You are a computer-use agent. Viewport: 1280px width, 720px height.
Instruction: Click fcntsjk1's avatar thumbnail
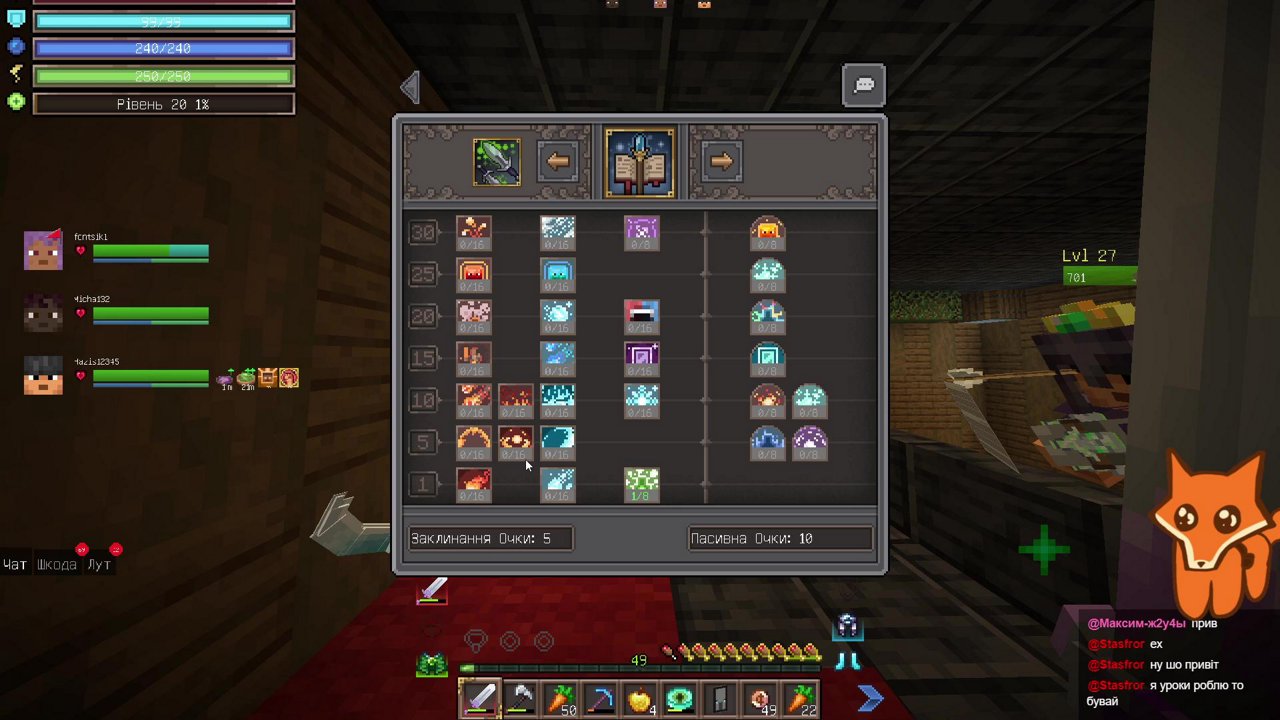click(42, 249)
